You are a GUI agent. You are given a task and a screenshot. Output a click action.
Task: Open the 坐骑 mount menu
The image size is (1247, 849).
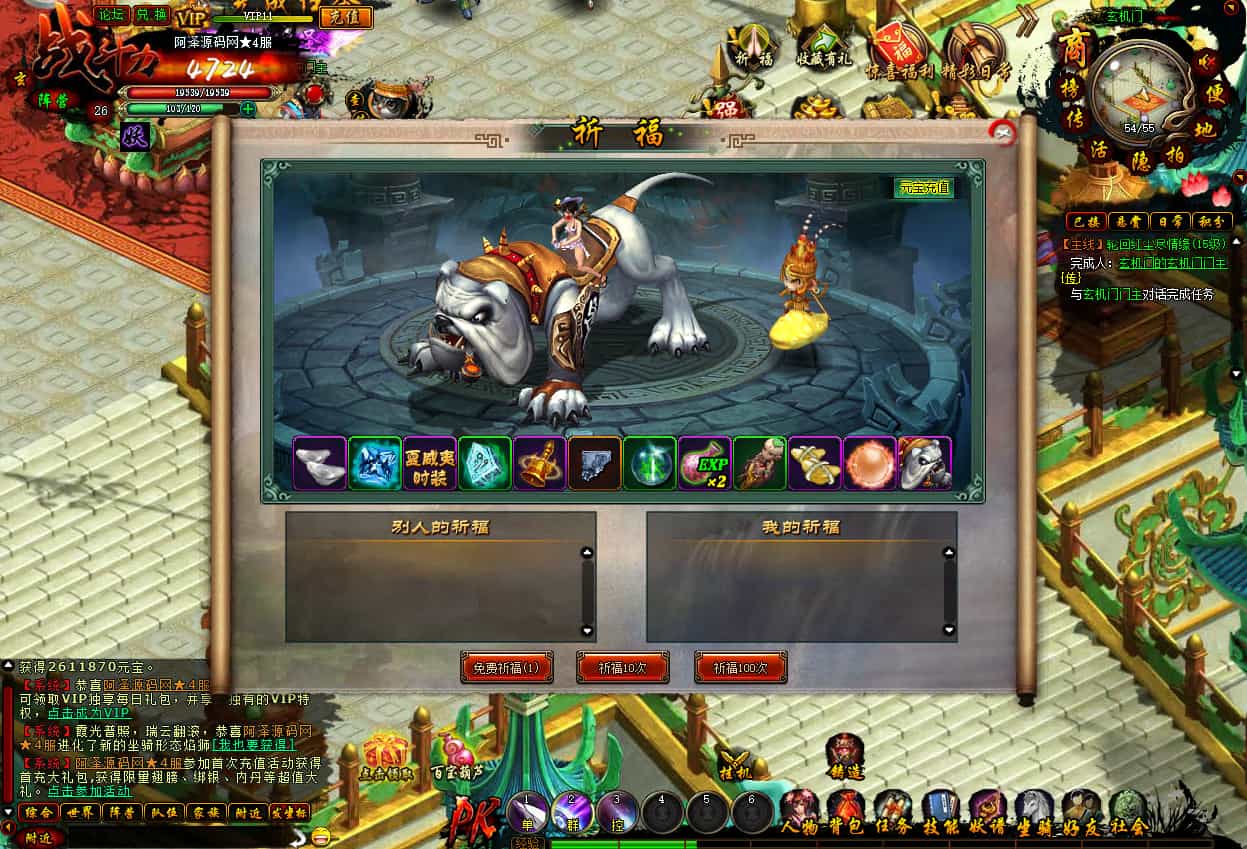[1034, 806]
